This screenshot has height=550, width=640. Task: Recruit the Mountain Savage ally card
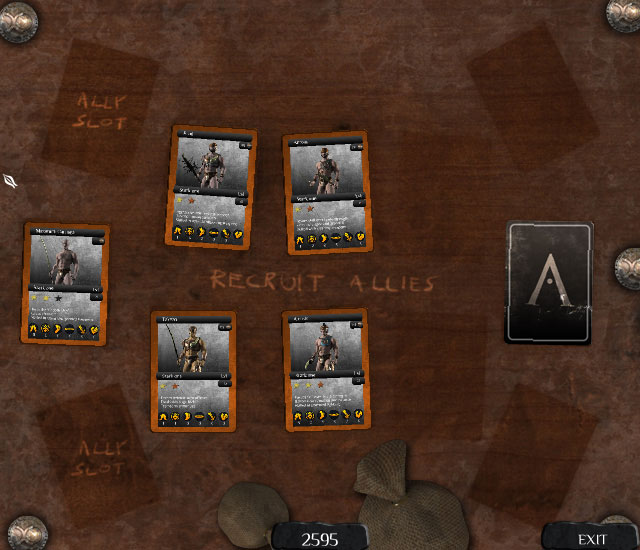[x=66, y=284]
